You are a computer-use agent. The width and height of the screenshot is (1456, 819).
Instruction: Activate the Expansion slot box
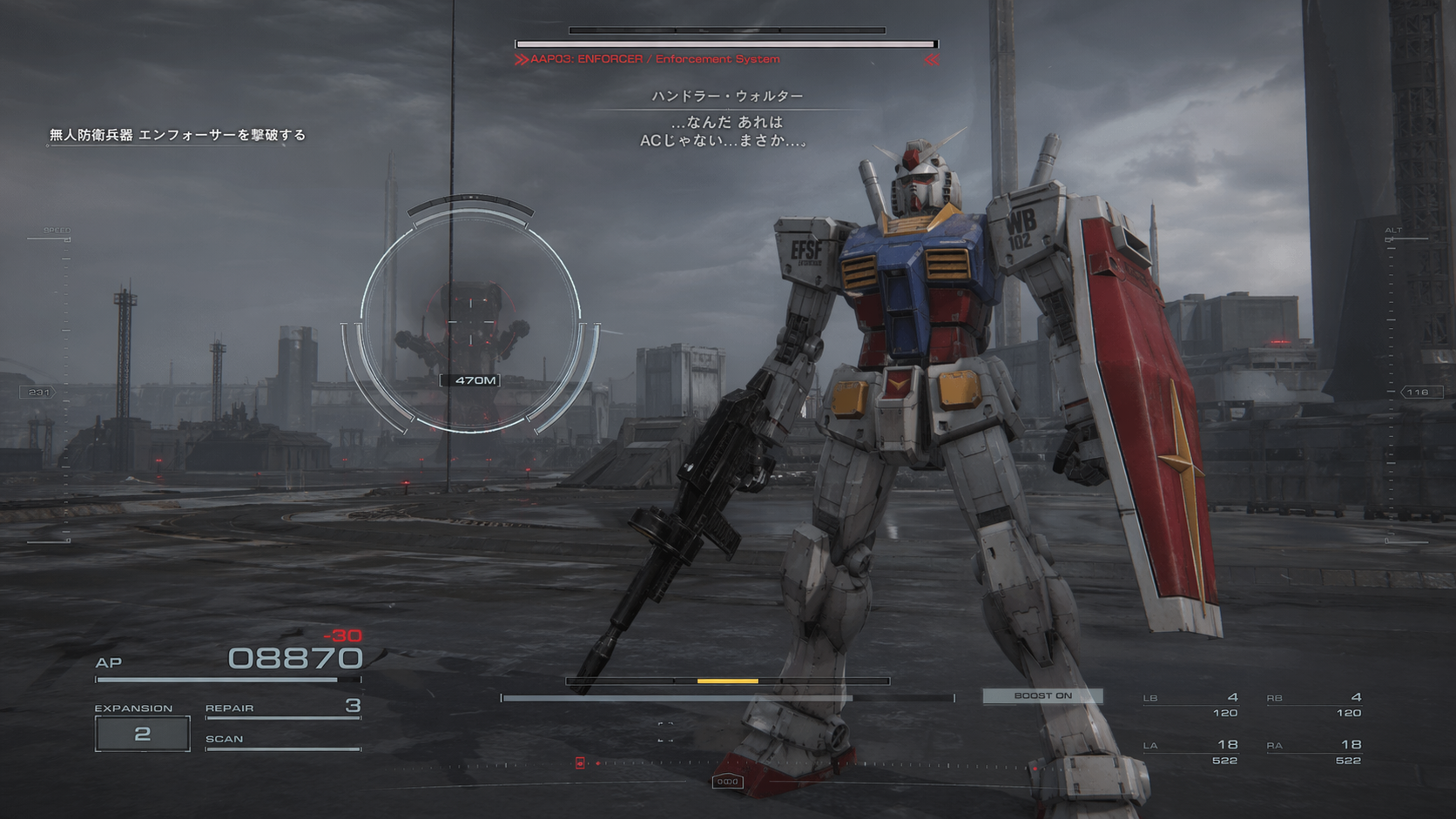[x=142, y=734]
